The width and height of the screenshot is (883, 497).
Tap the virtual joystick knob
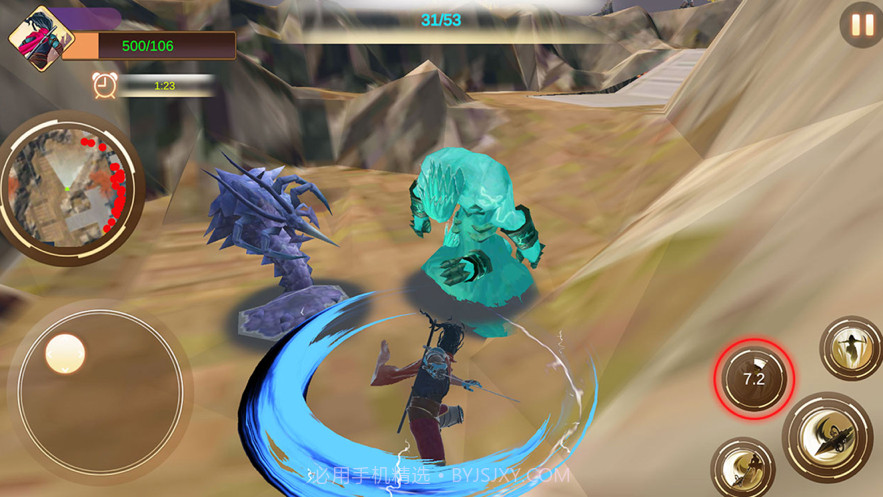pos(66,353)
